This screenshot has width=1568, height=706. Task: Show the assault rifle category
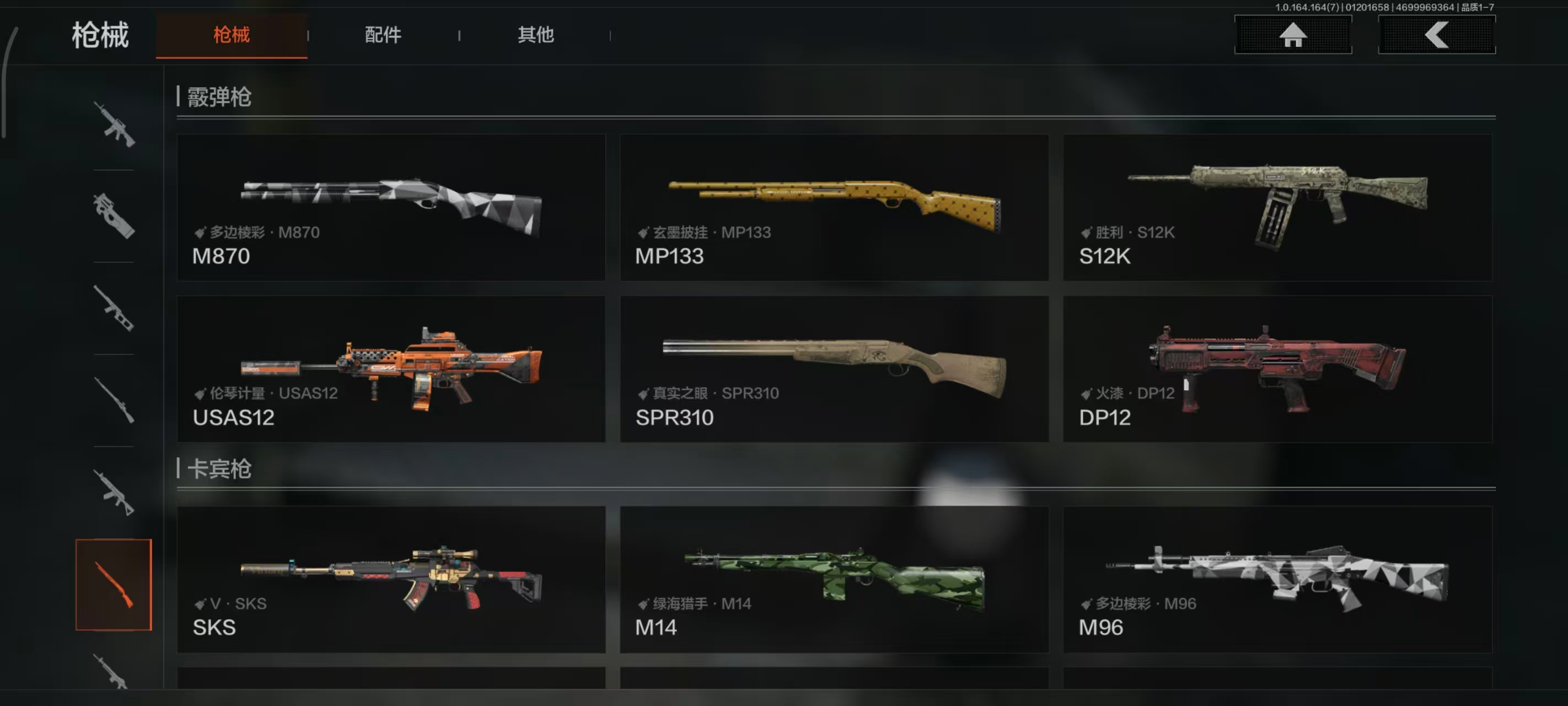[x=114, y=124]
